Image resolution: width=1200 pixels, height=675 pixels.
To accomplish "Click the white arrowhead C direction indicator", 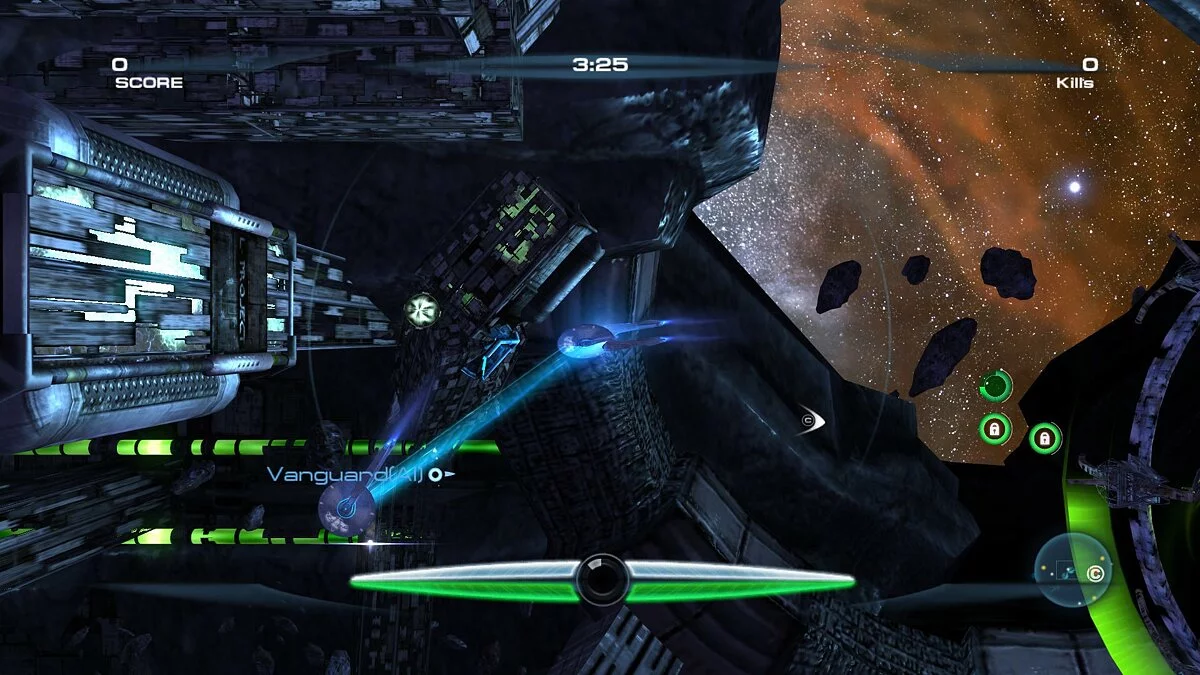I will [810, 421].
